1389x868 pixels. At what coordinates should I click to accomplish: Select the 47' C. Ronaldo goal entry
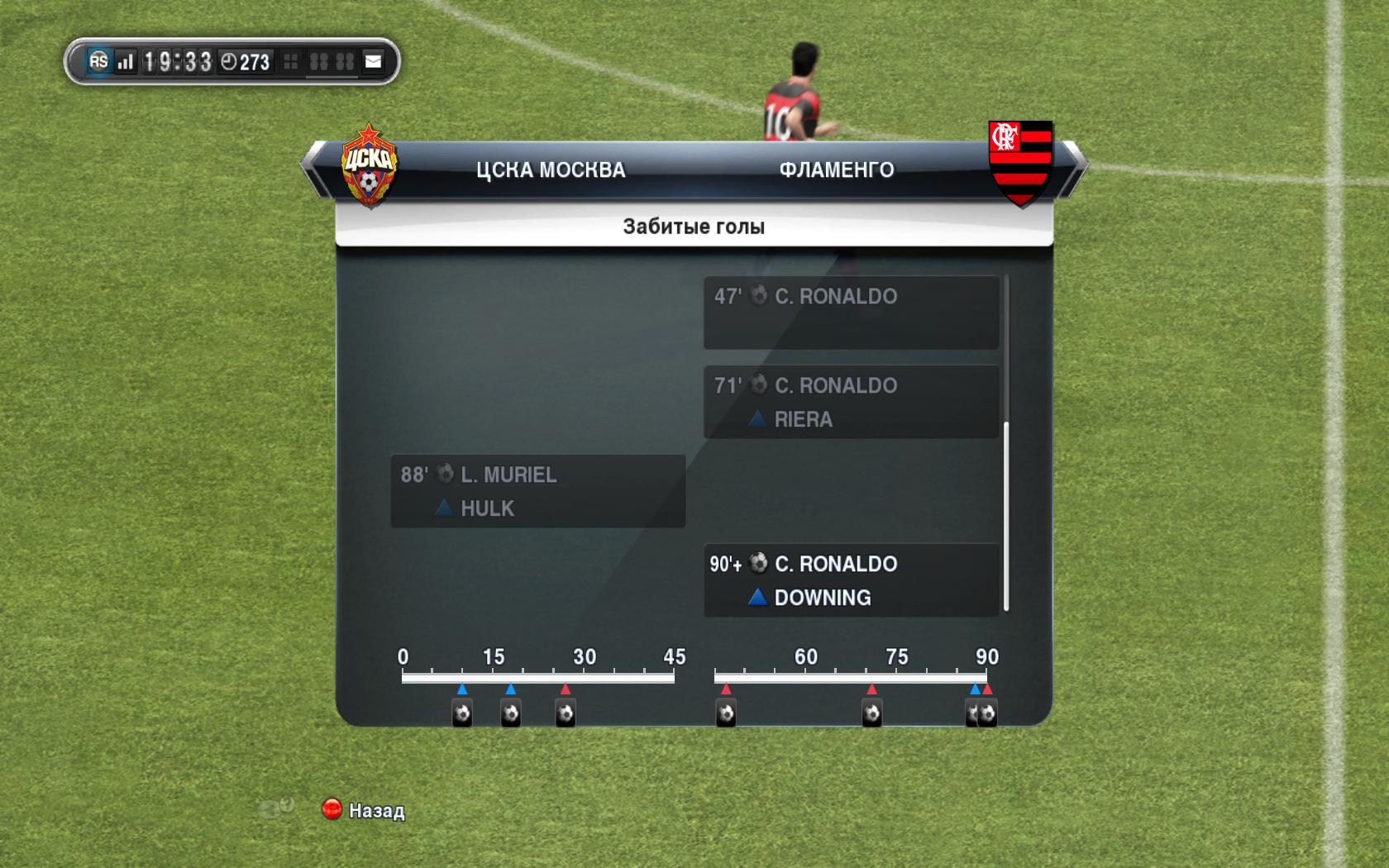pos(851,312)
